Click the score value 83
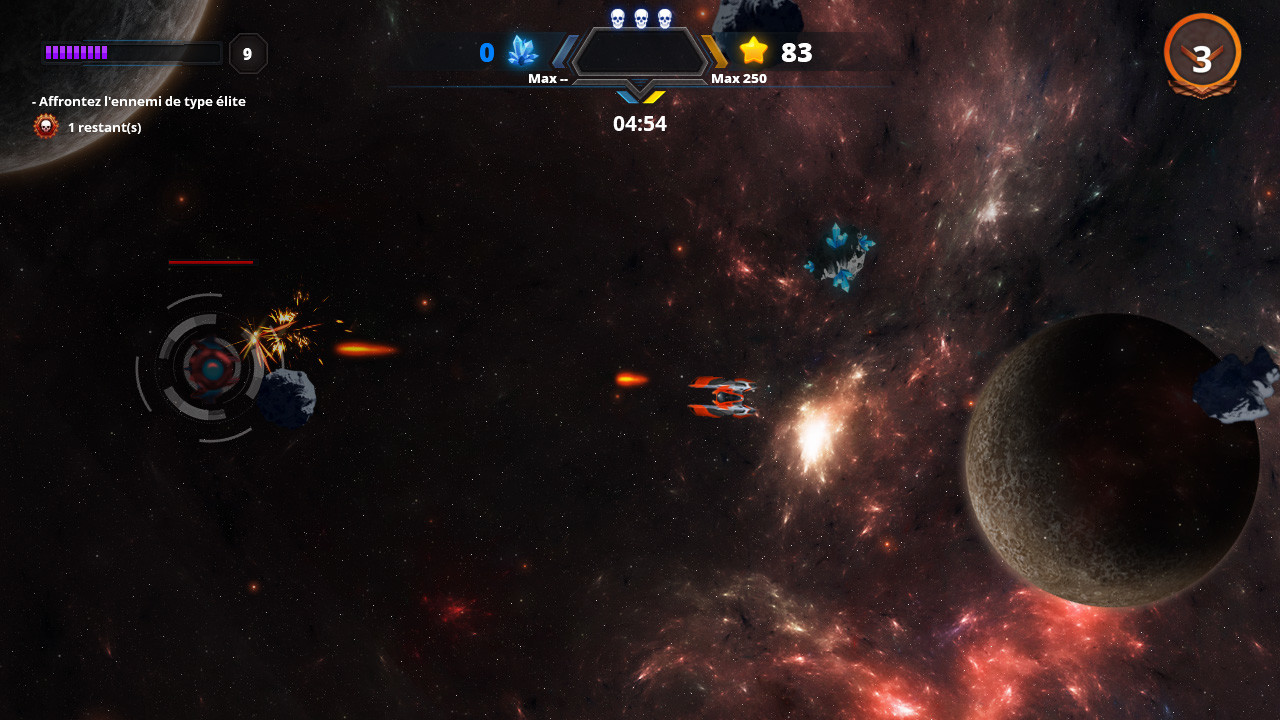 point(796,52)
